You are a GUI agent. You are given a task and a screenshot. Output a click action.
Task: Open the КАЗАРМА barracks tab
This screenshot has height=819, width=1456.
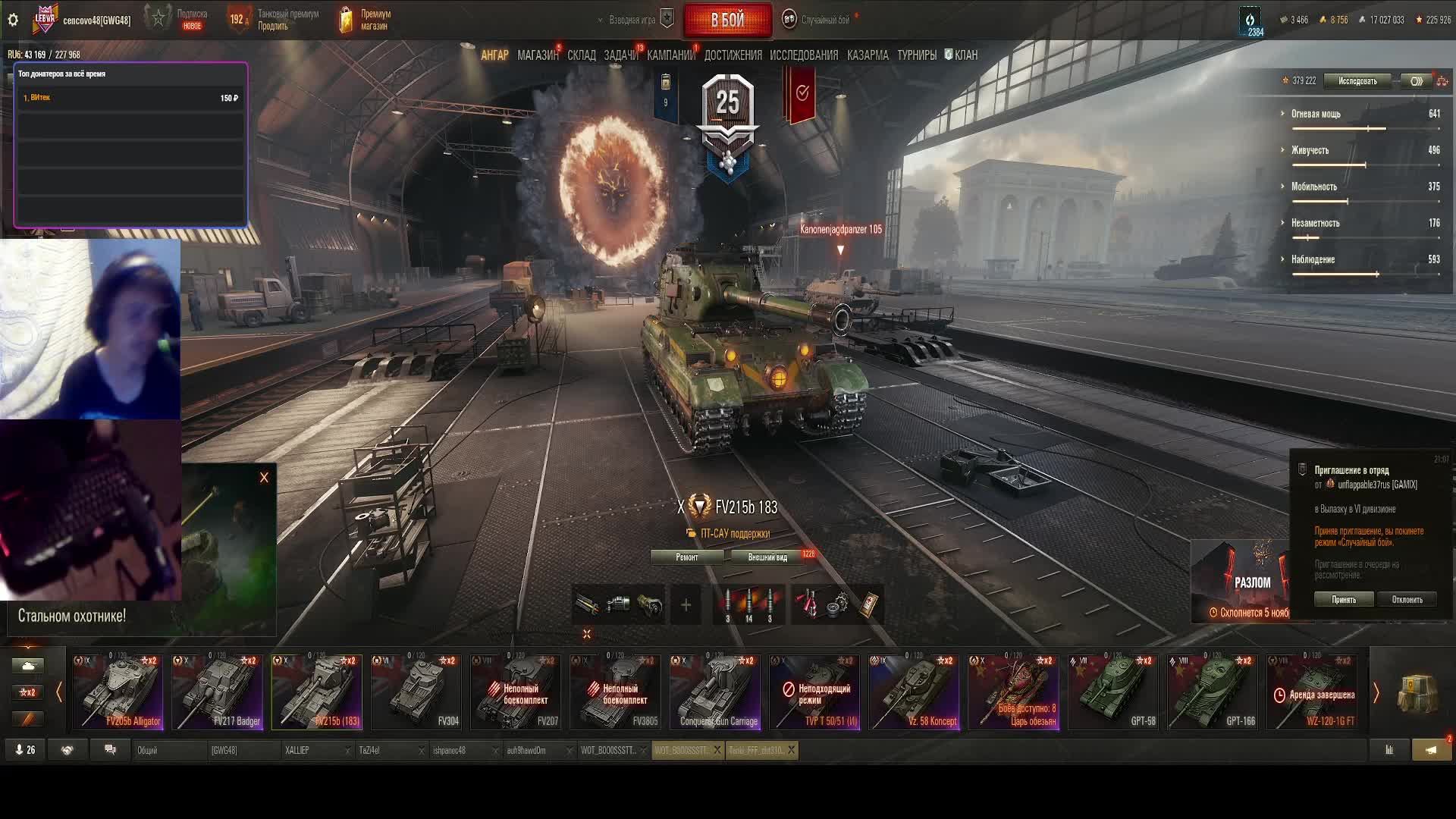click(x=868, y=55)
